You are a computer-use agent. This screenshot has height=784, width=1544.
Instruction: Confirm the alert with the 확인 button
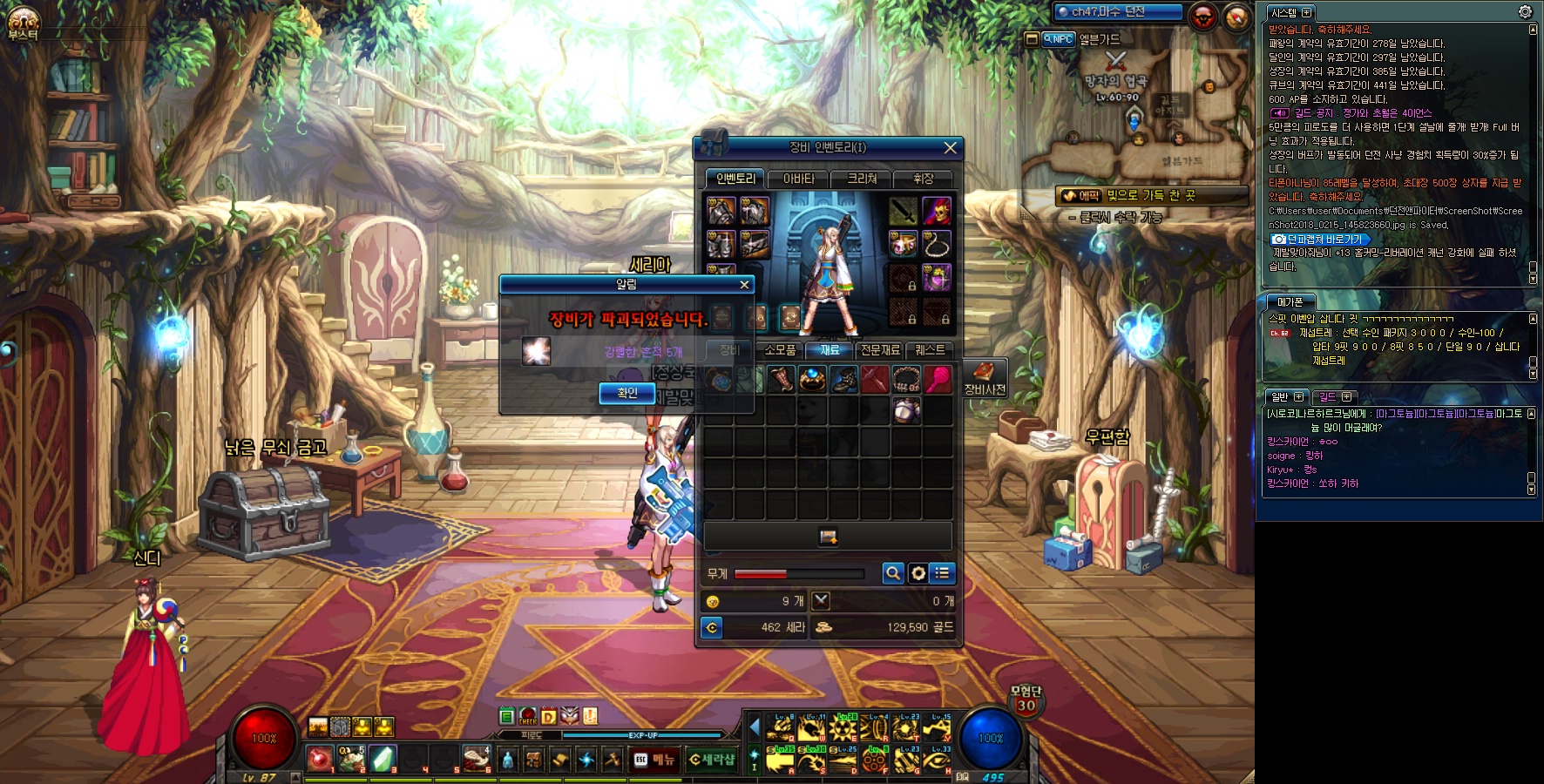point(626,393)
